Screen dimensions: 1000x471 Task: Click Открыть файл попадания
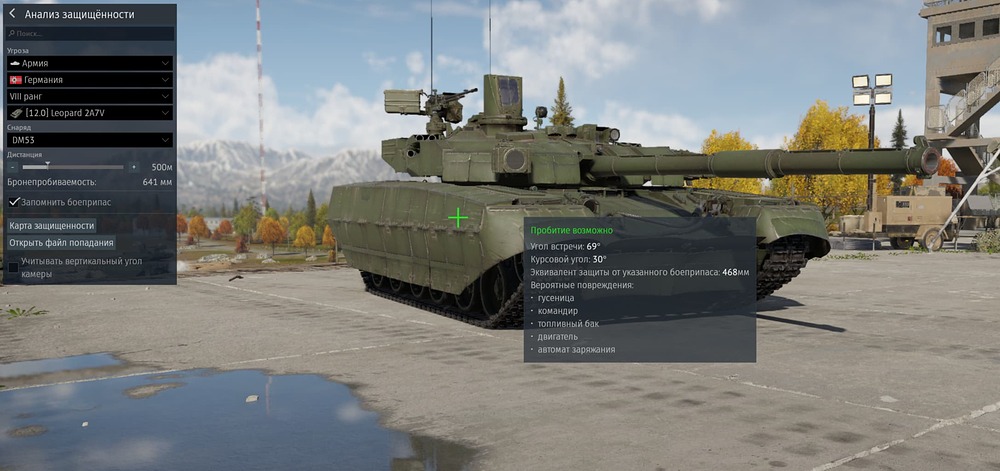pyautogui.click(x=61, y=243)
